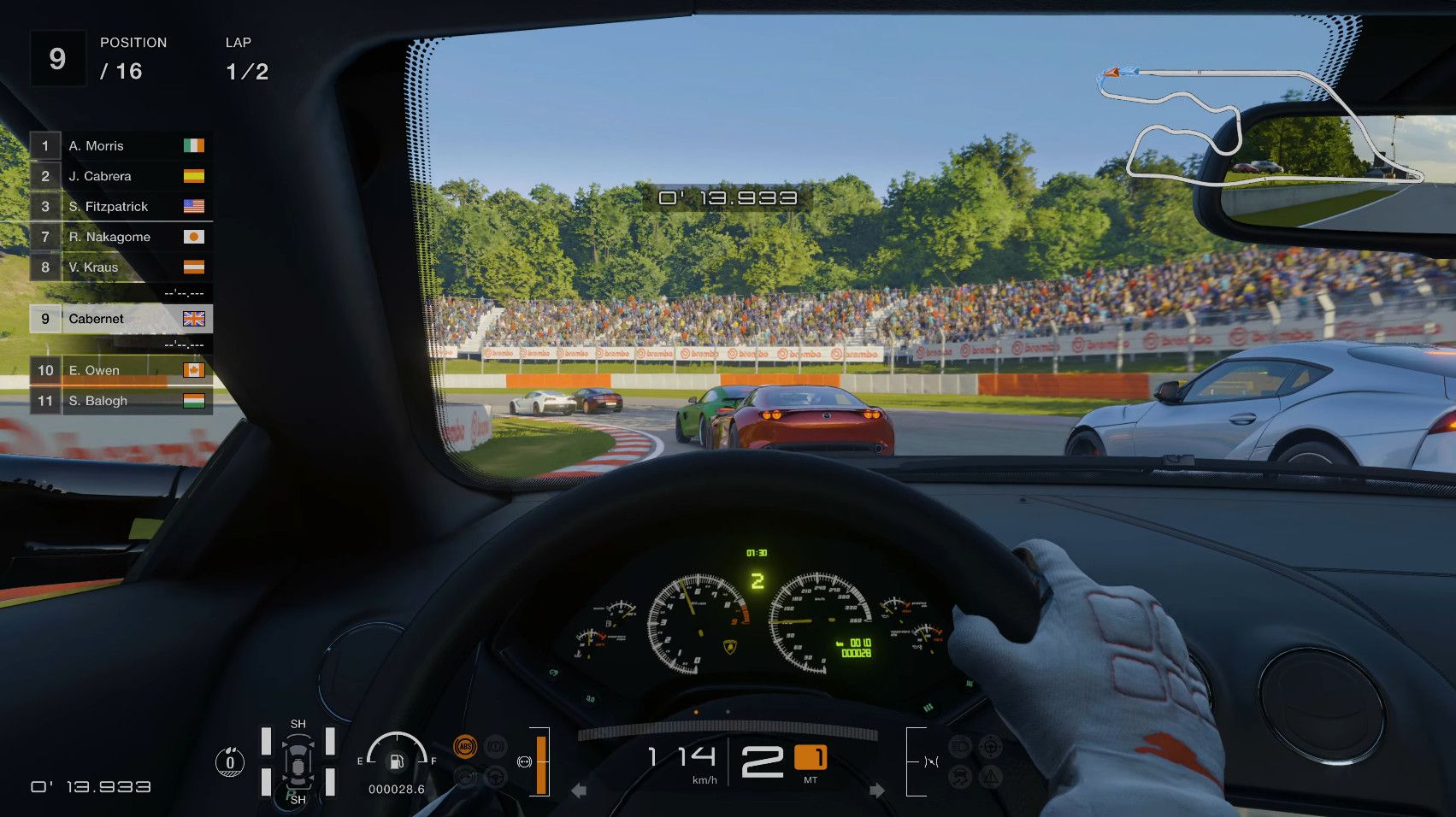Choose S. Balogh's leaderboard entry

121,401
